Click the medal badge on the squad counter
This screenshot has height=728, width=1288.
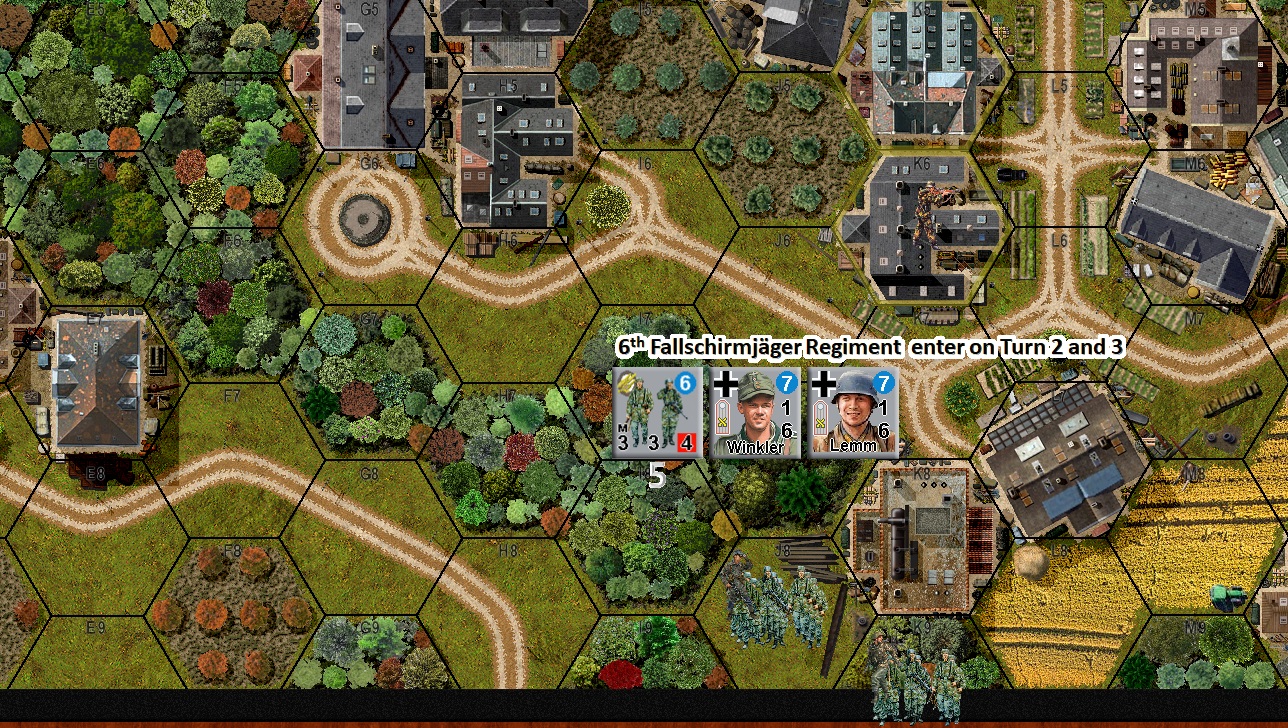624,383
